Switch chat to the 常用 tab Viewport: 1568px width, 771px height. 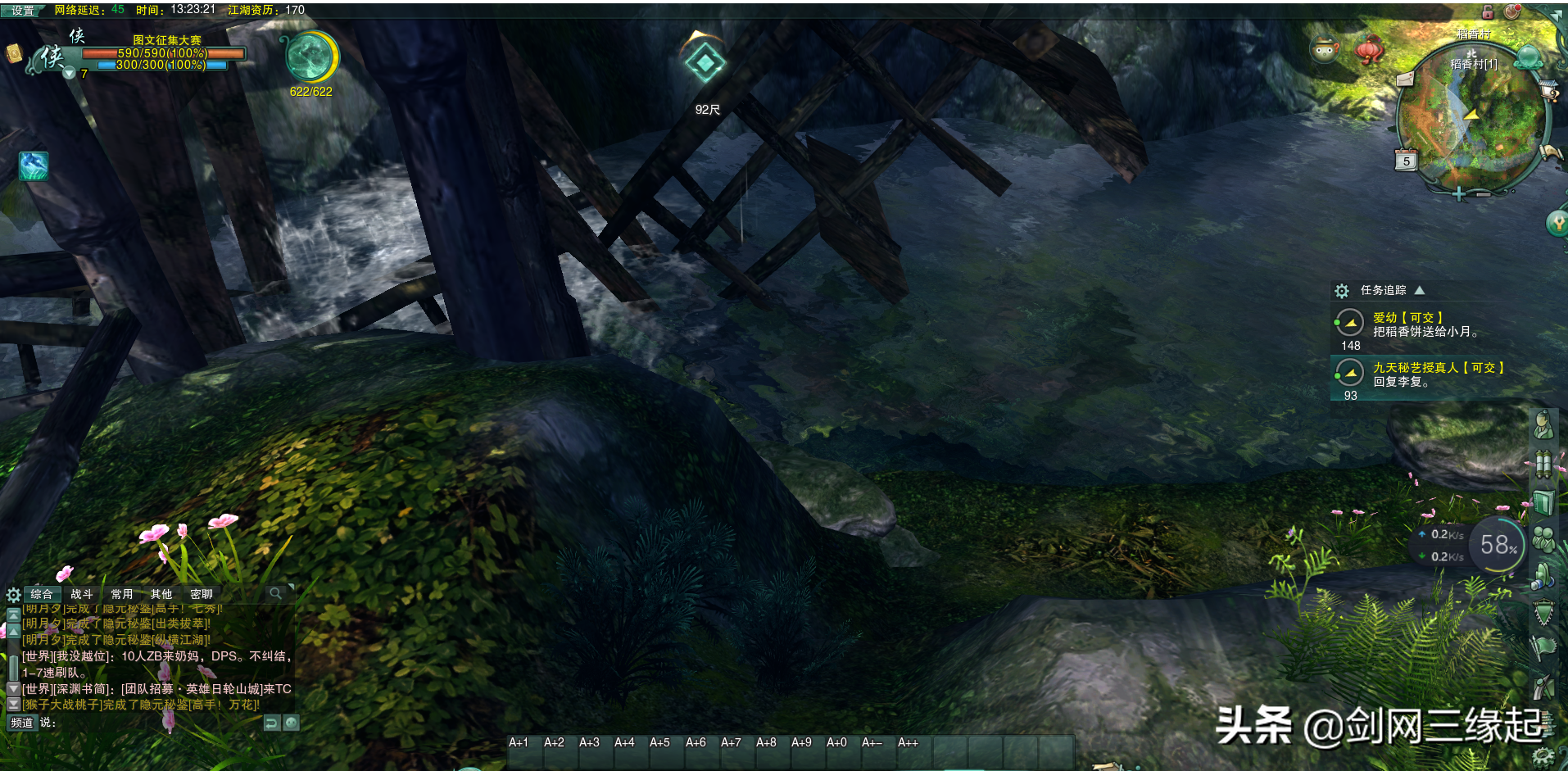coord(122,594)
